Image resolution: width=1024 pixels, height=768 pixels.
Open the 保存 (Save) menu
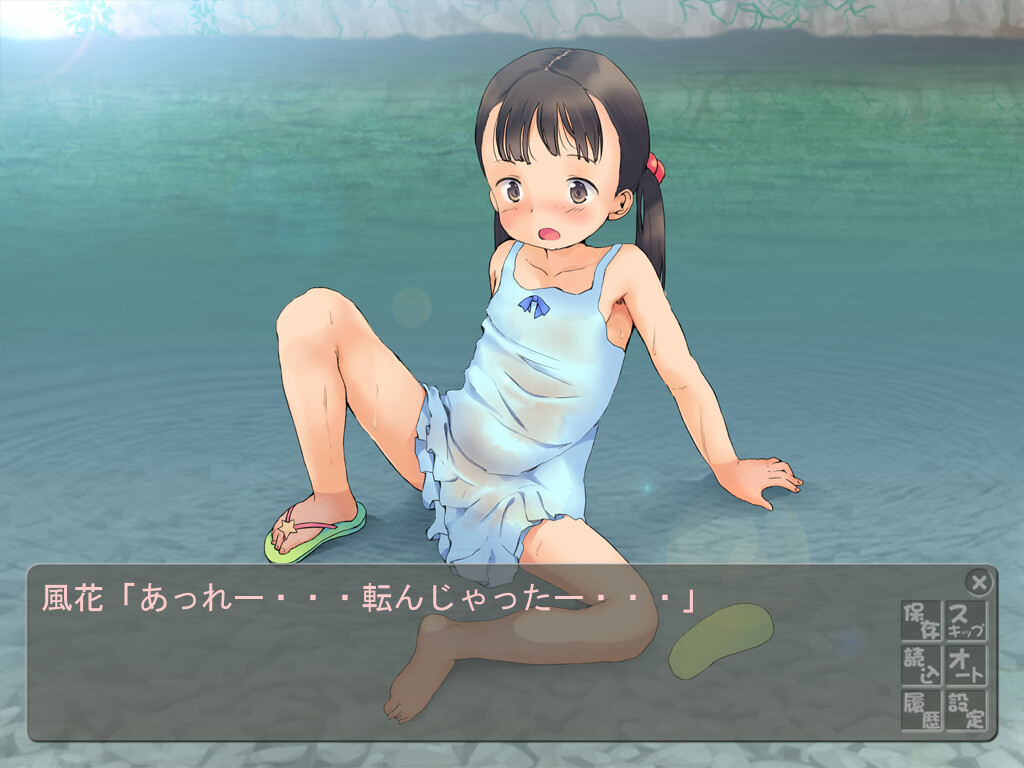click(x=921, y=621)
